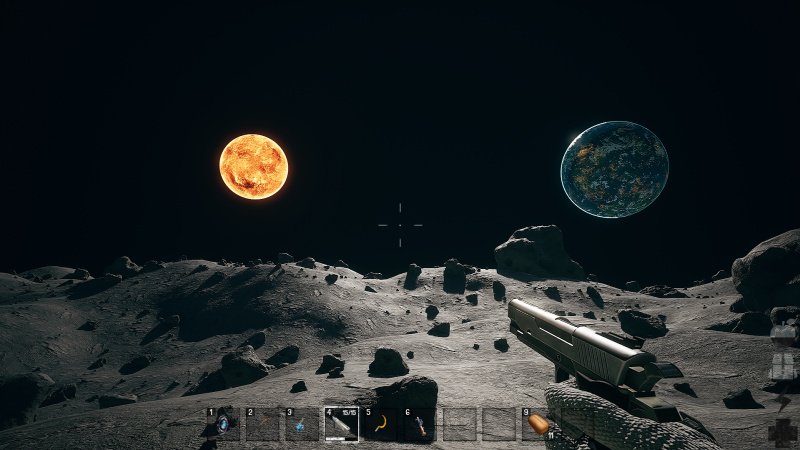Select the blue crystal item in slot 3
The image size is (800, 450).
(302, 425)
